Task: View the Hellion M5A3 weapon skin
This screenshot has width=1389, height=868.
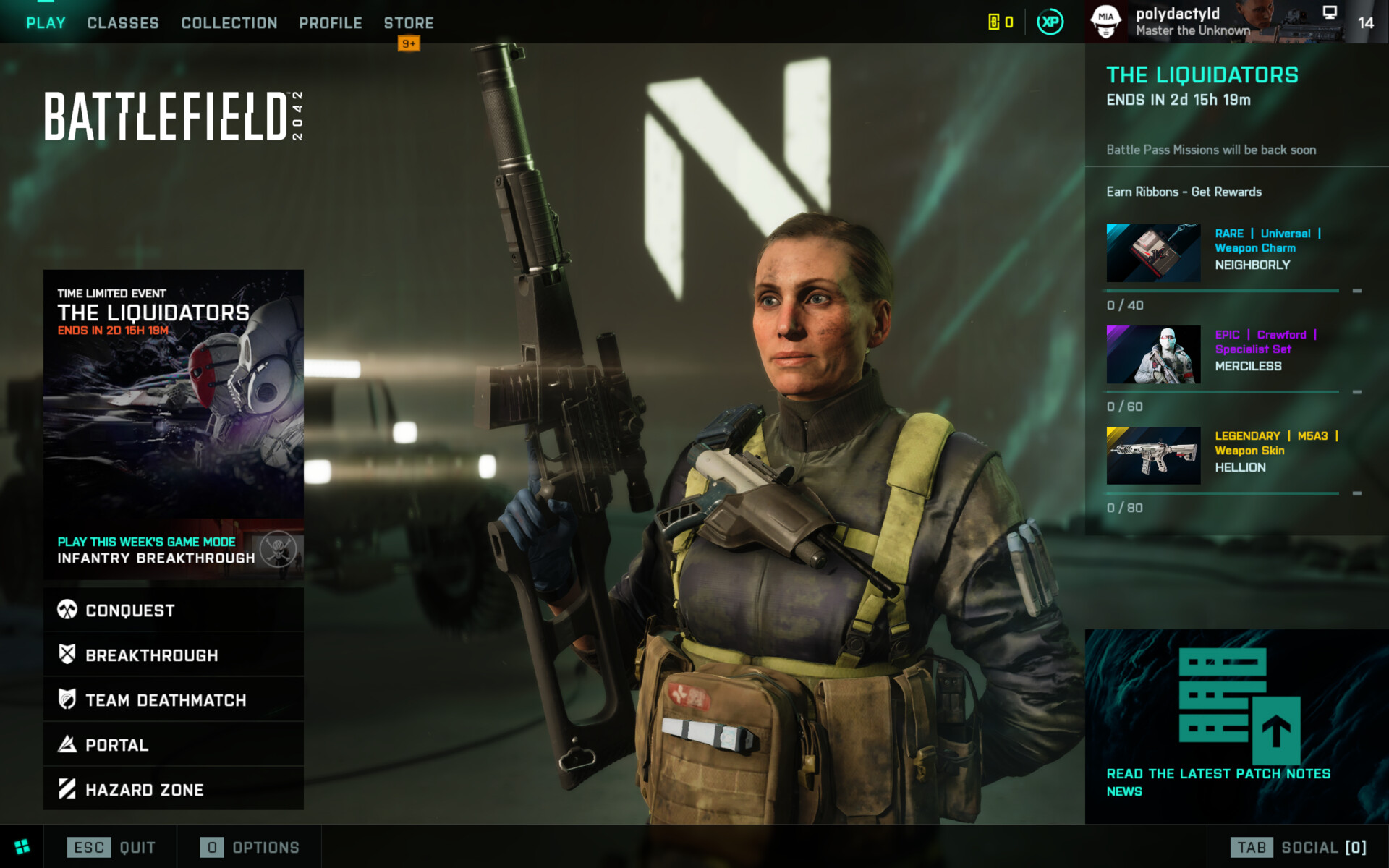Action: coord(1223,456)
